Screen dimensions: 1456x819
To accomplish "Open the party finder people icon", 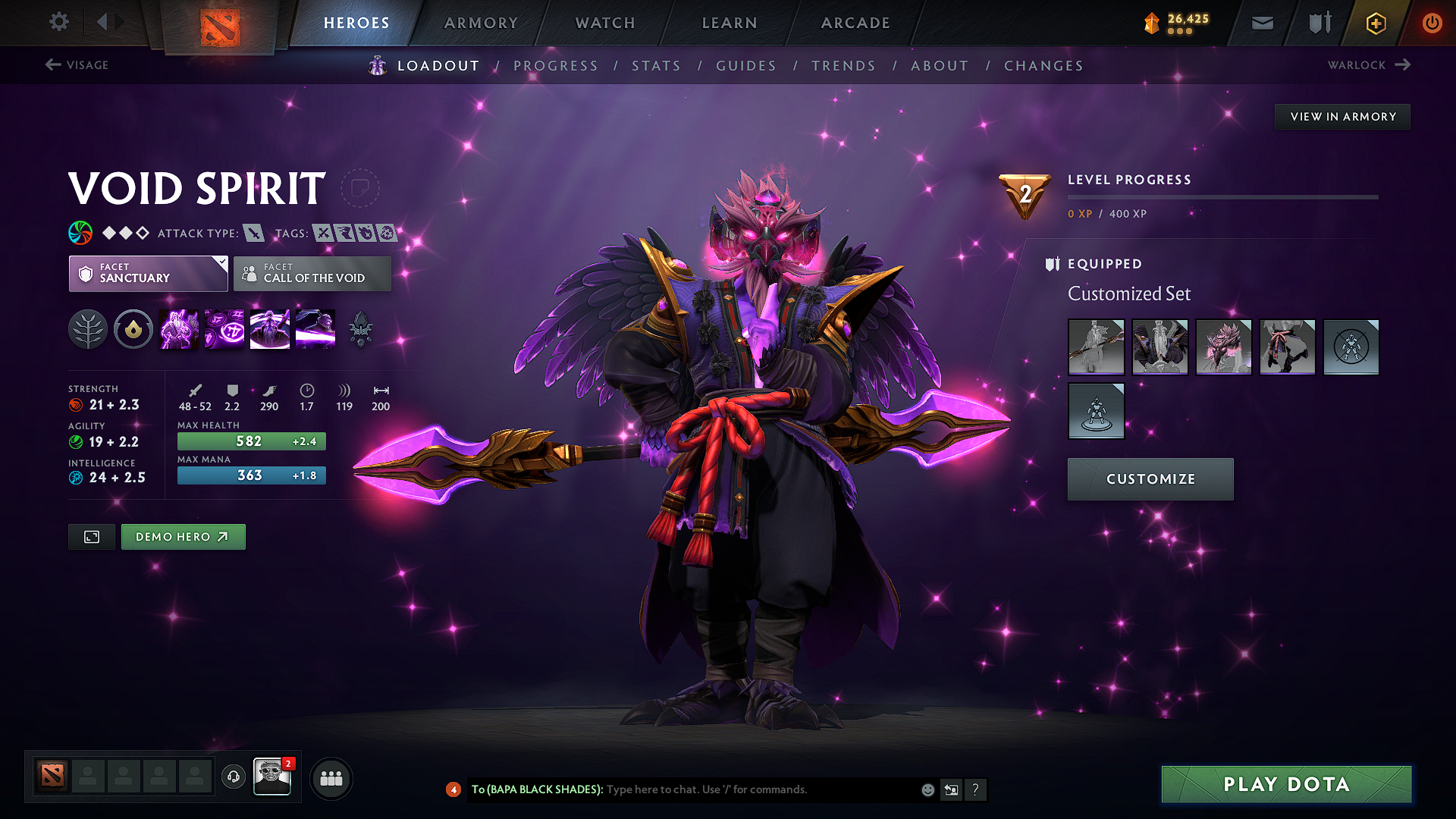I will pos(330,777).
